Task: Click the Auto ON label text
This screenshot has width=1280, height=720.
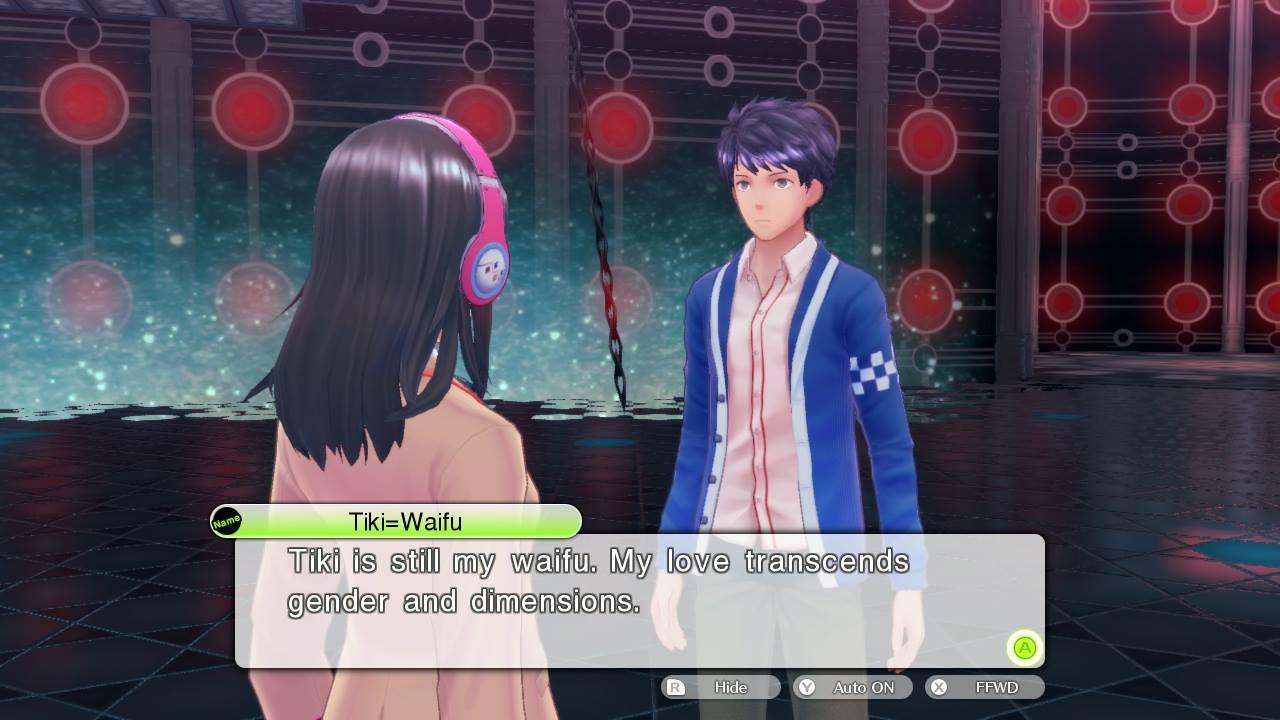Action: pyautogui.click(x=866, y=687)
